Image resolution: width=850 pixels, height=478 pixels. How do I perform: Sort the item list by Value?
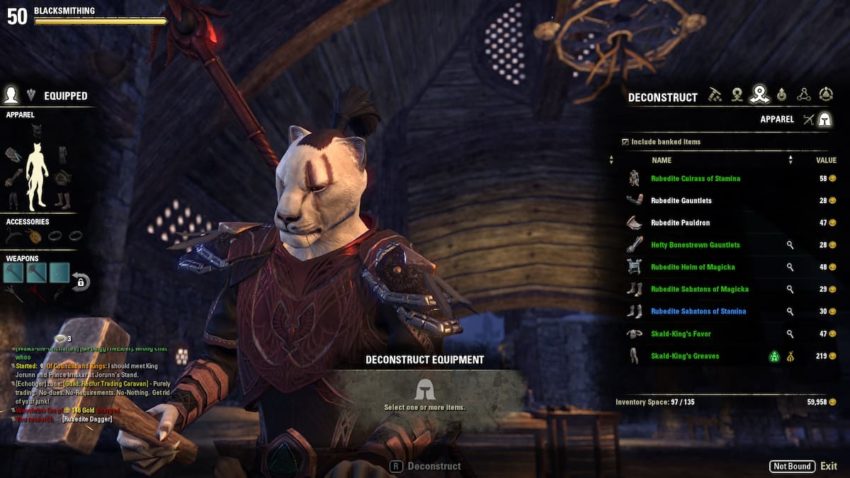pos(826,160)
